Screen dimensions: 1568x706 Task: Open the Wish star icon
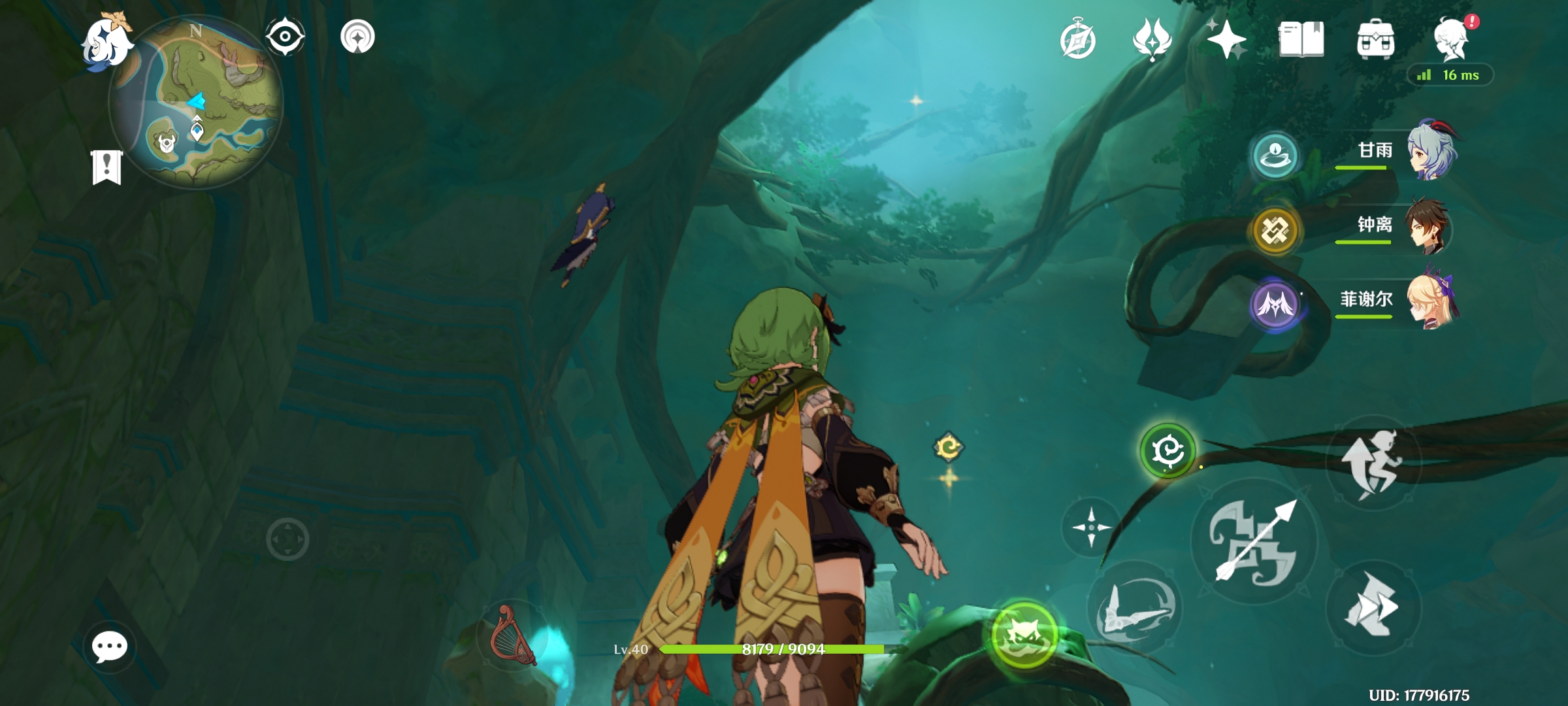[x=1226, y=39]
